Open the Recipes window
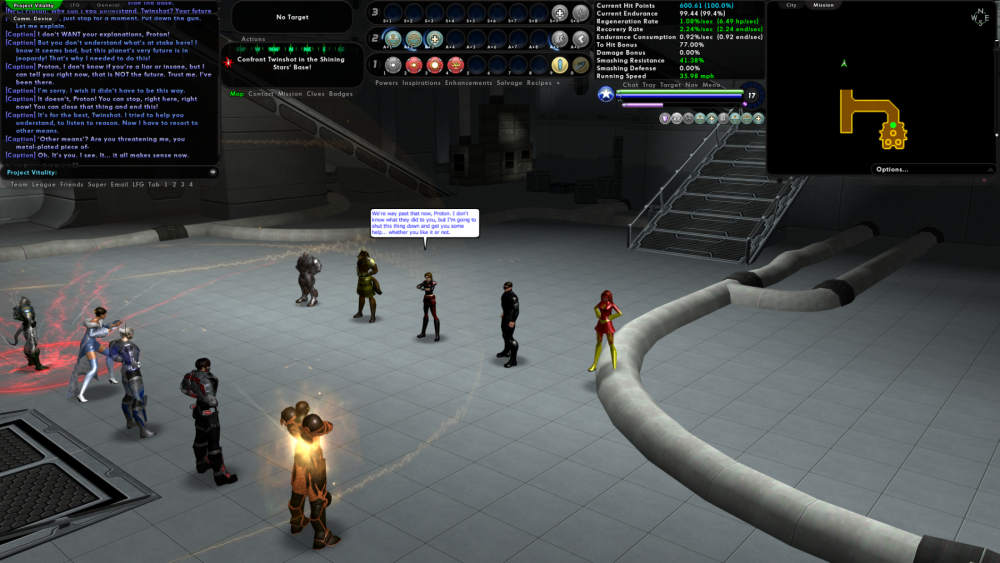1000x563 pixels. click(538, 83)
